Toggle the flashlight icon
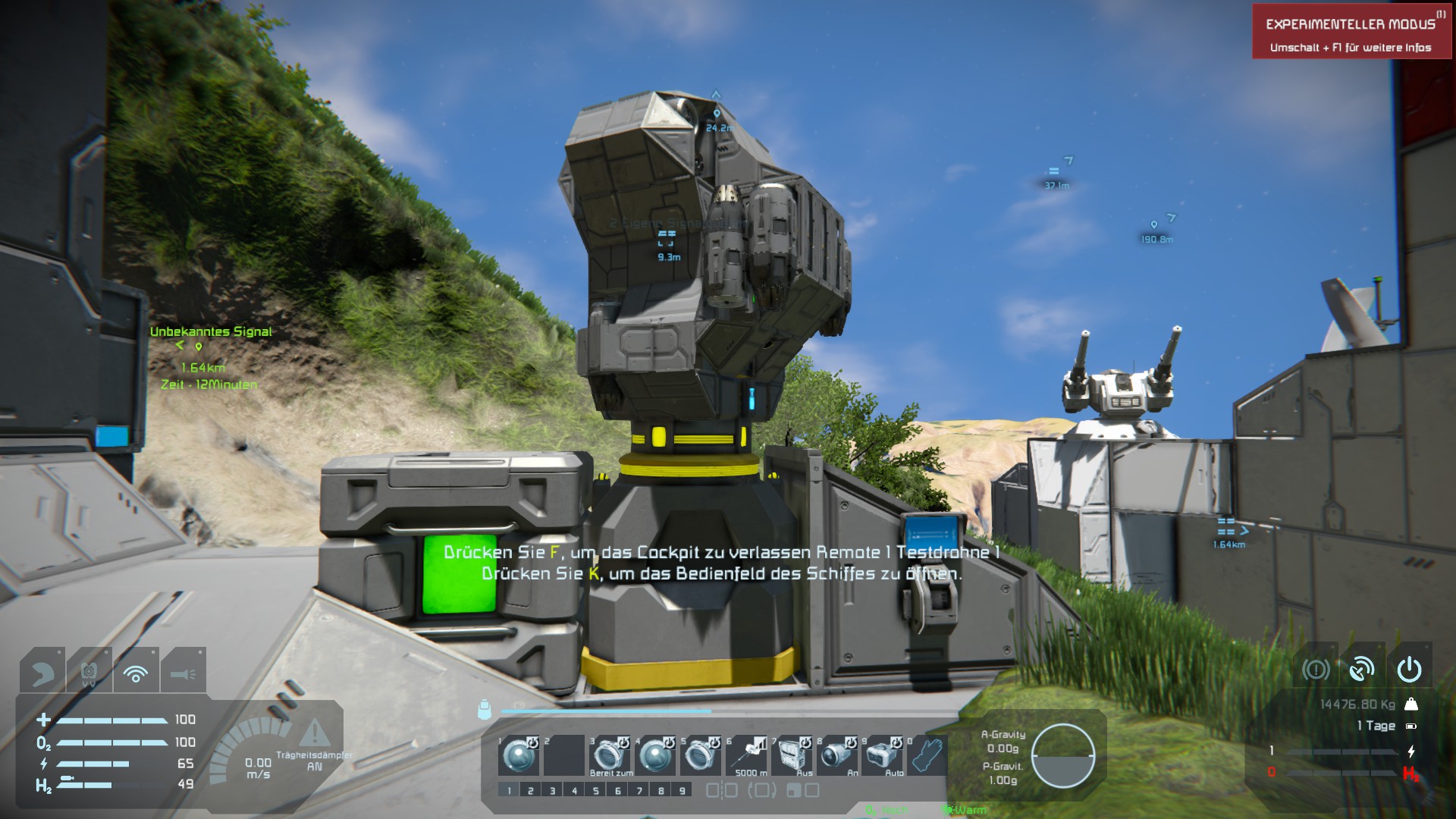Viewport: 1456px width, 819px height. point(183,671)
